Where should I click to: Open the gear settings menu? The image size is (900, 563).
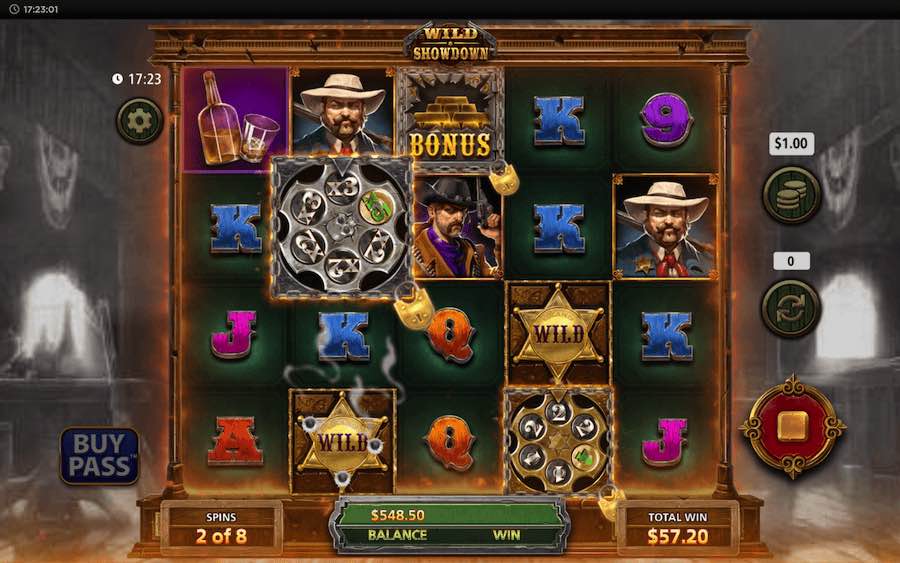[x=139, y=121]
